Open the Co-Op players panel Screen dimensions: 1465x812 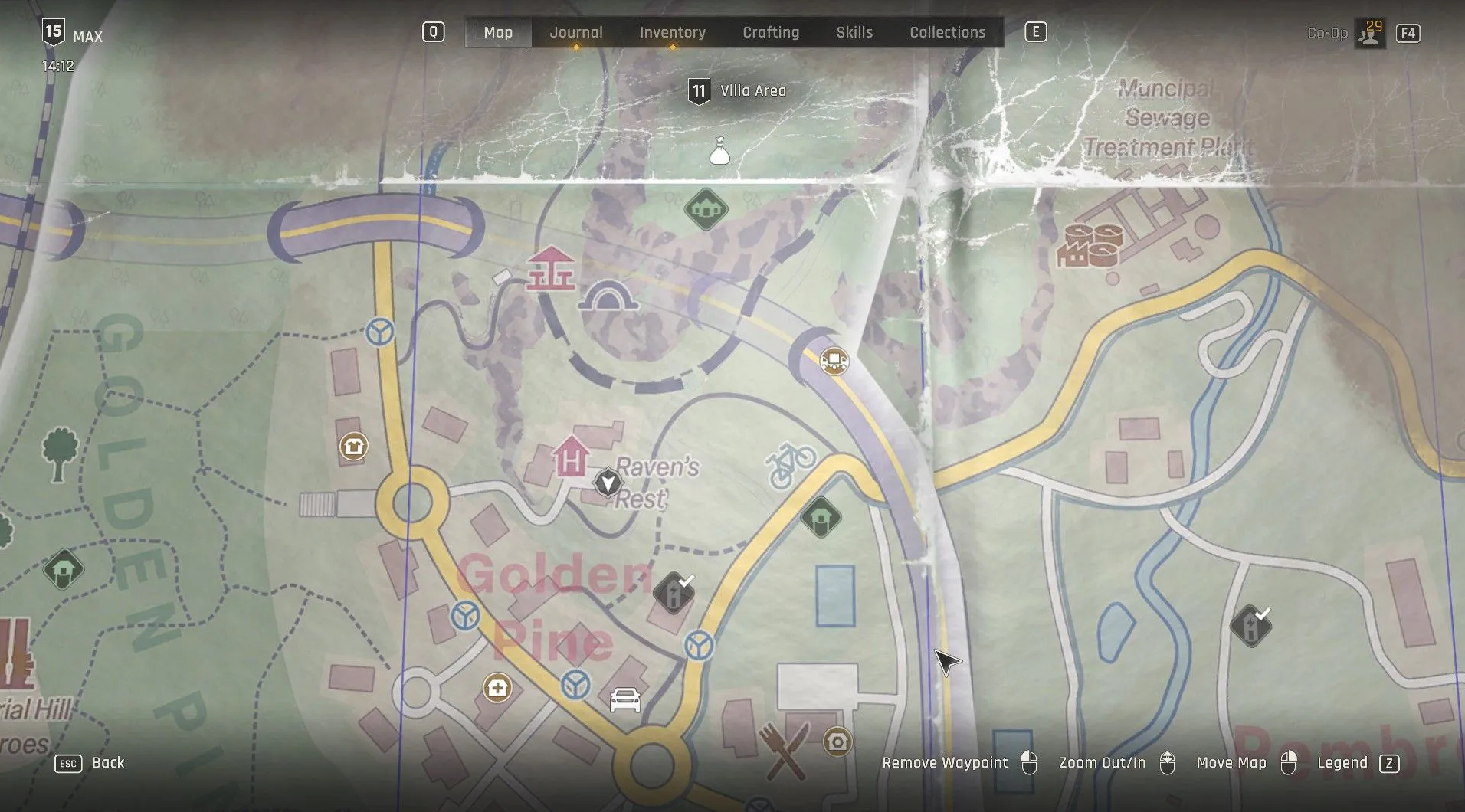pyautogui.click(x=1368, y=33)
